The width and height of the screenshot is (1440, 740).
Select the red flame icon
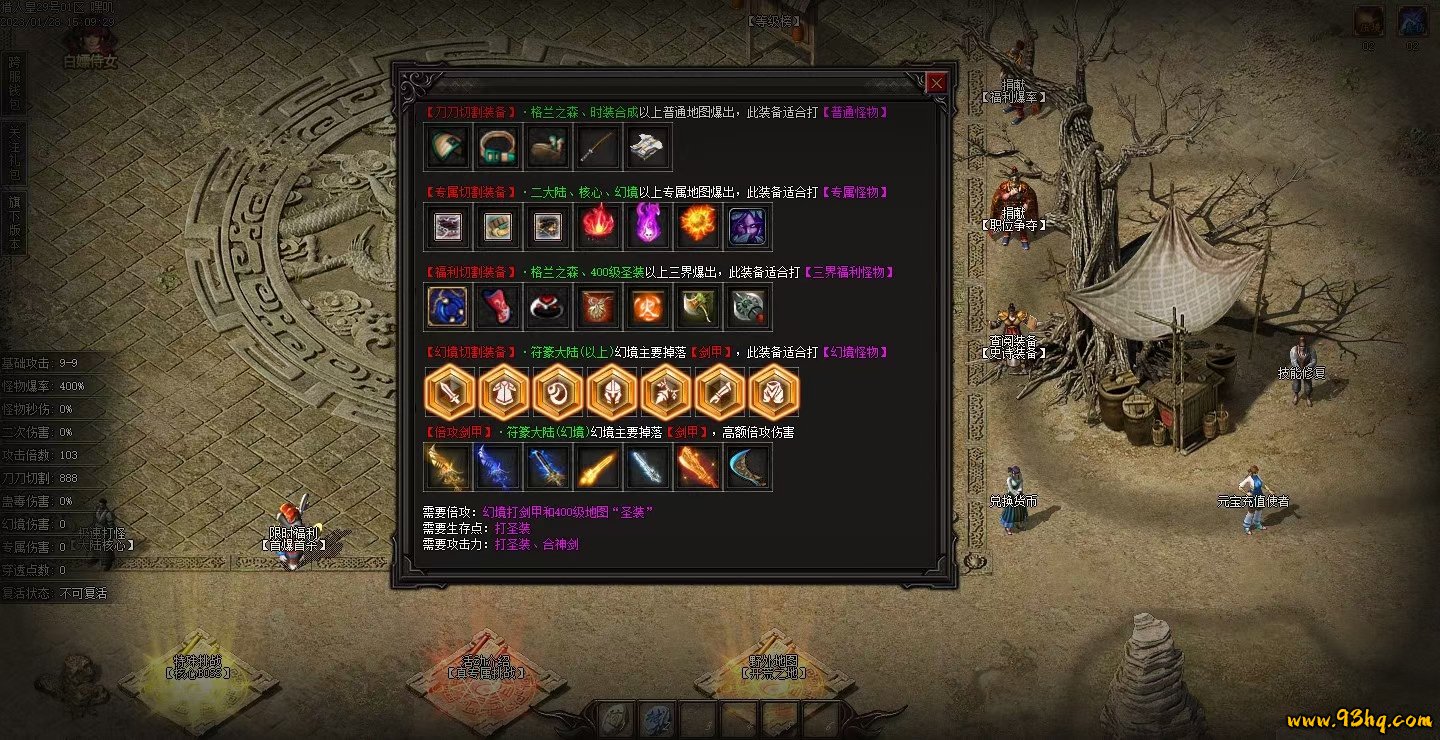click(597, 226)
